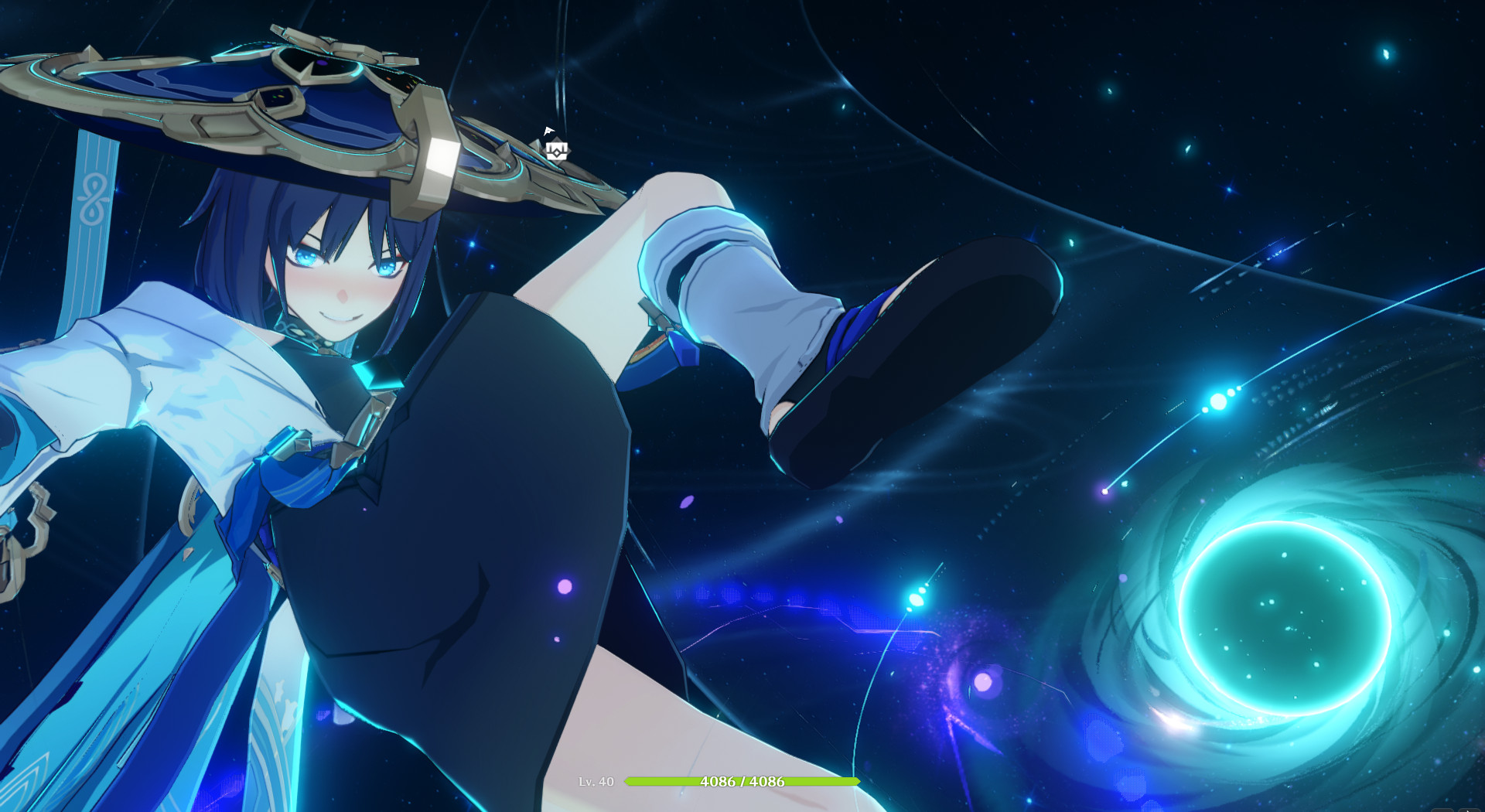Select the 4086 / 4086 health value text
This screenshot has height=812, width=1485.
tap(741, 781)
